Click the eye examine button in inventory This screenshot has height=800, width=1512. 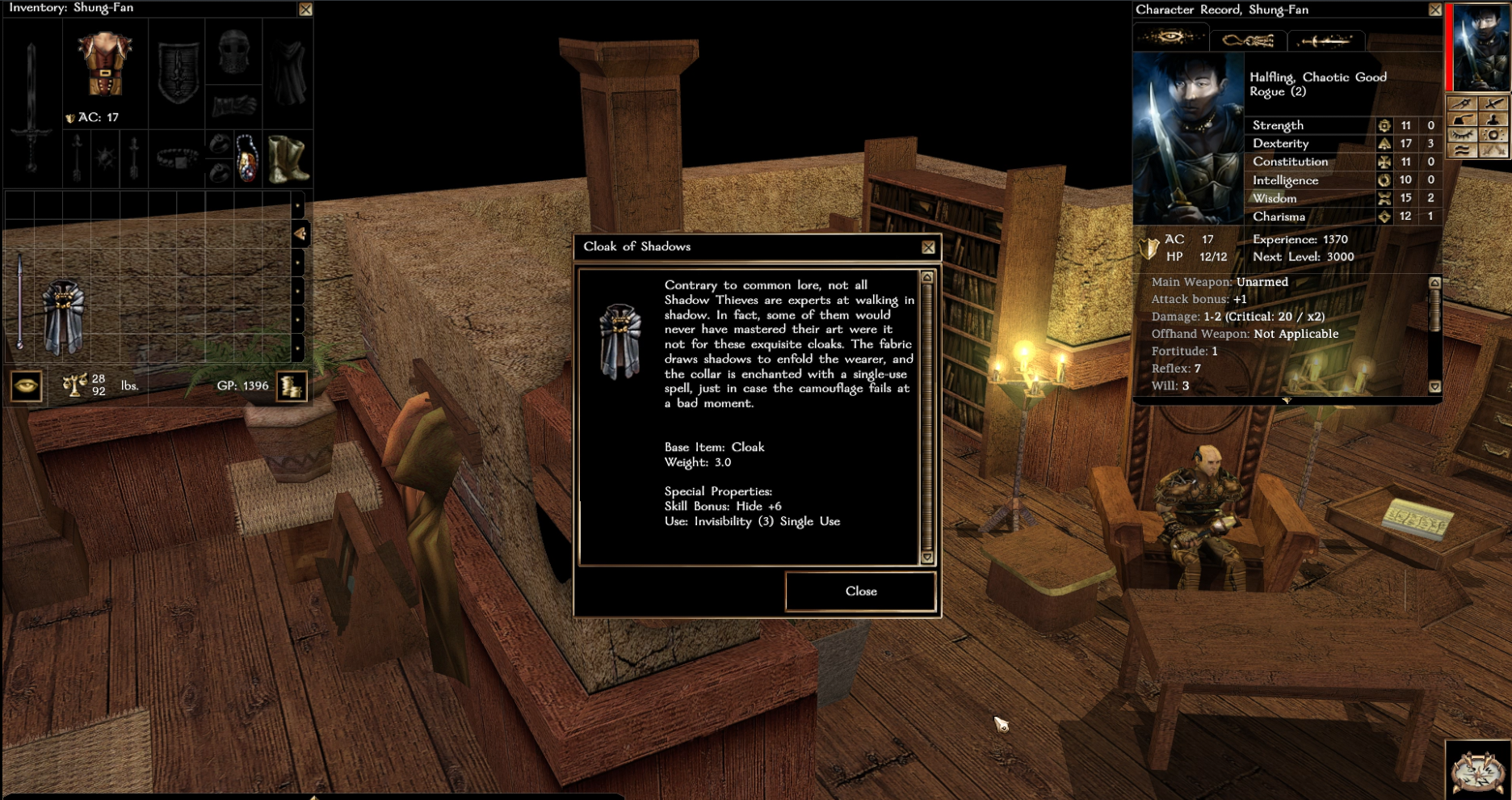[27, 385]
